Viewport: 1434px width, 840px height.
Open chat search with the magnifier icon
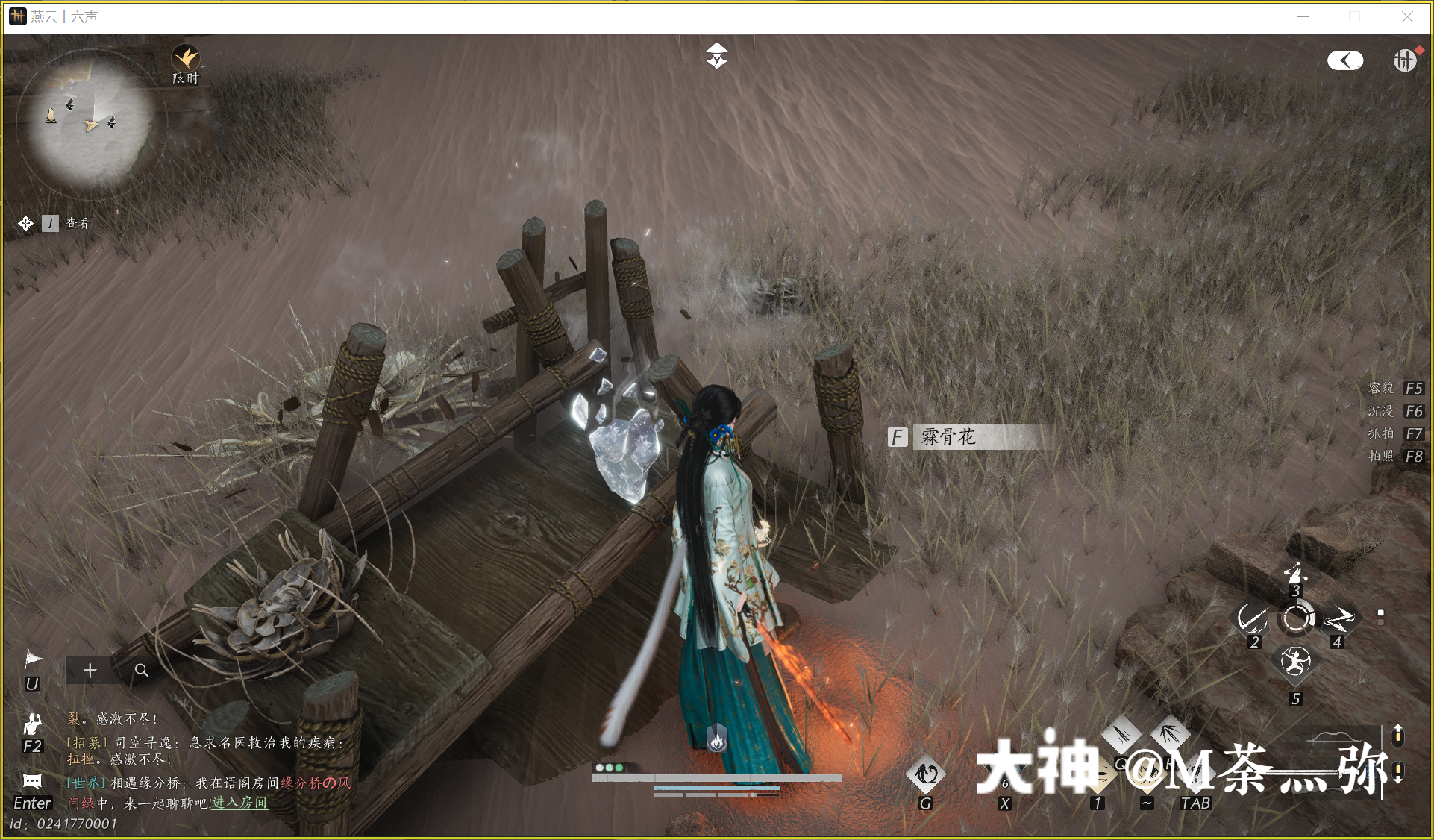click(142, 670)
